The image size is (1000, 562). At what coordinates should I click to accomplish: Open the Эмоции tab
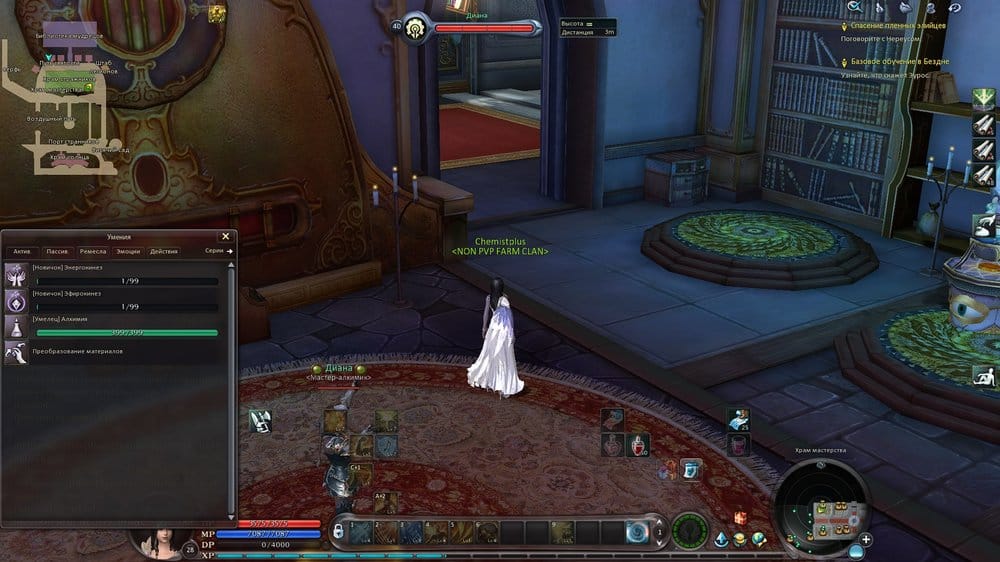tap(128, 251)
